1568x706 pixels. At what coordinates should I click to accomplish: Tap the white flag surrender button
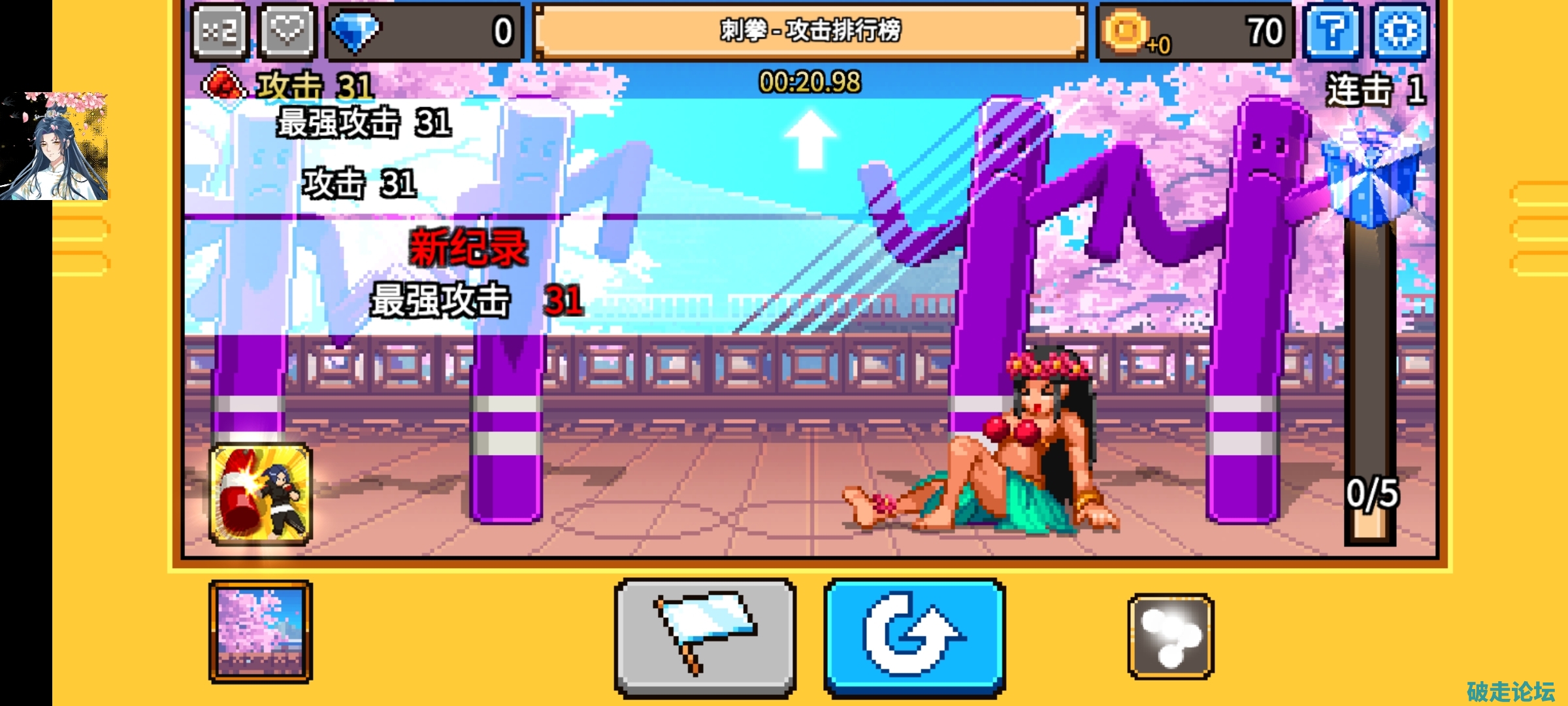coord(706,636)
